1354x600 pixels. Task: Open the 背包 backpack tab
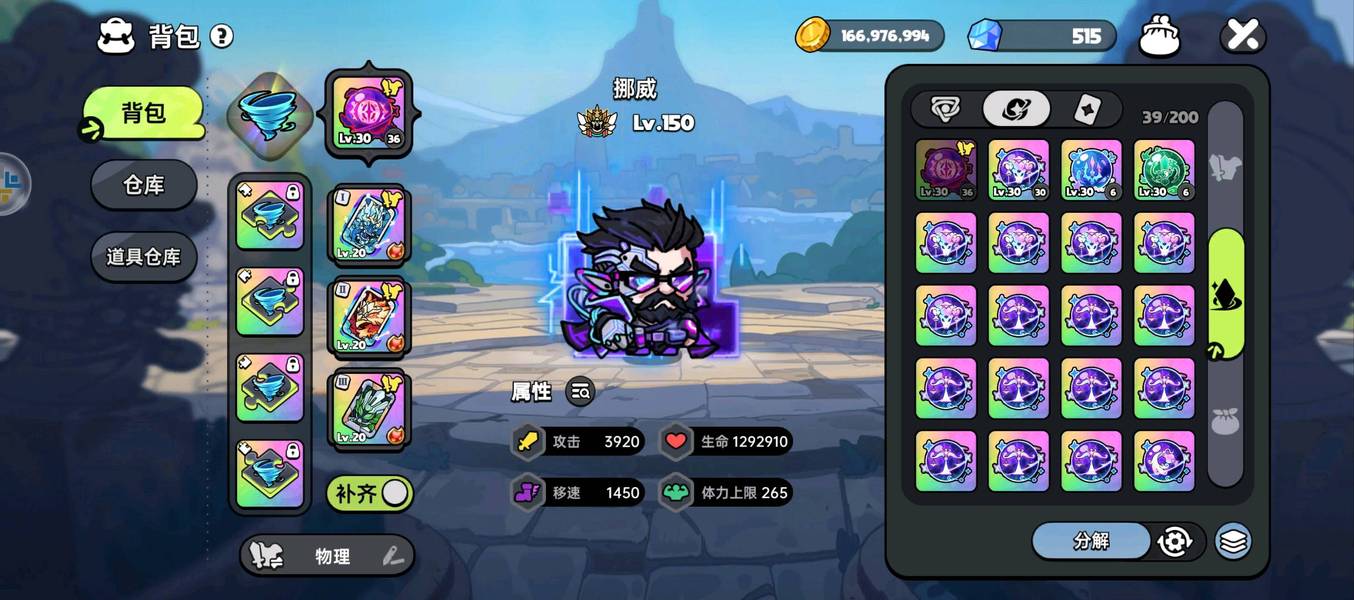[143, 112]
